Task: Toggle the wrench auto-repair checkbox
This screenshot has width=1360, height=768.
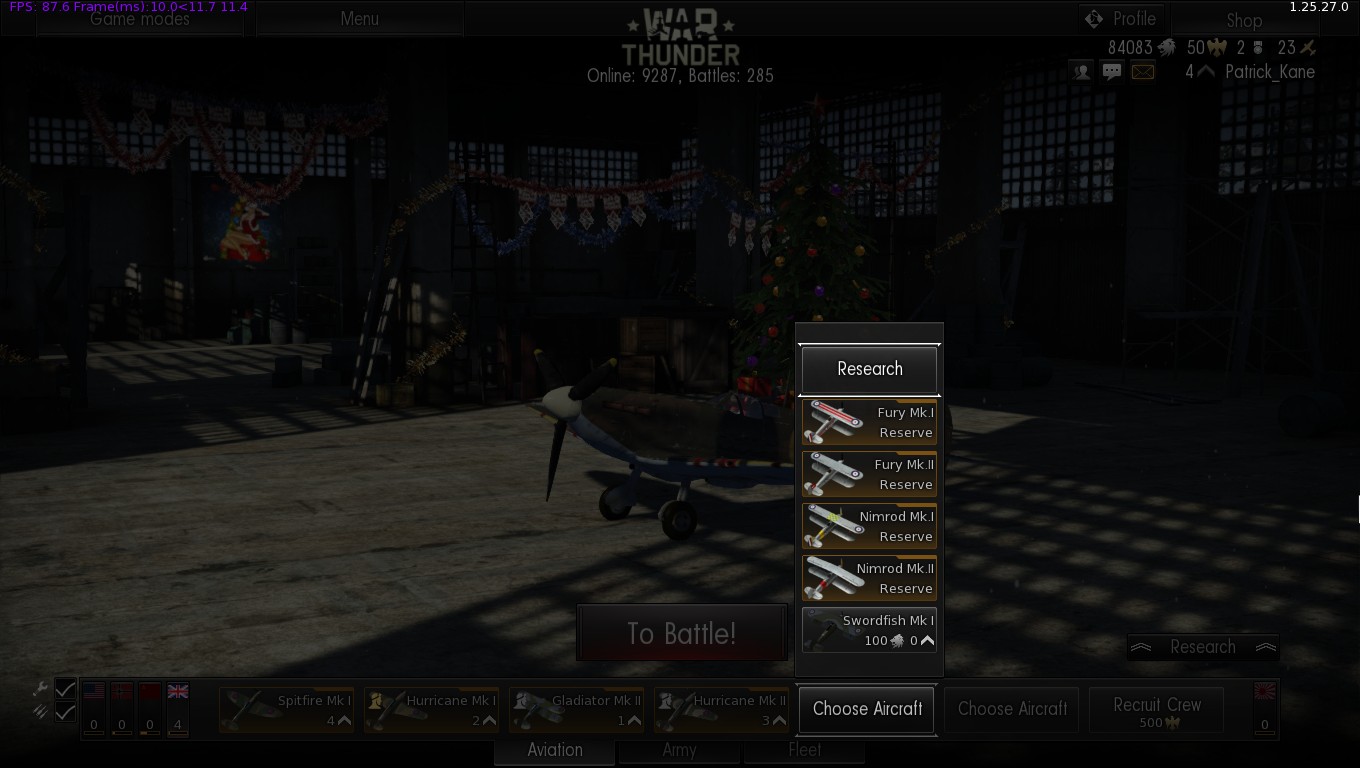Action: 65,689
